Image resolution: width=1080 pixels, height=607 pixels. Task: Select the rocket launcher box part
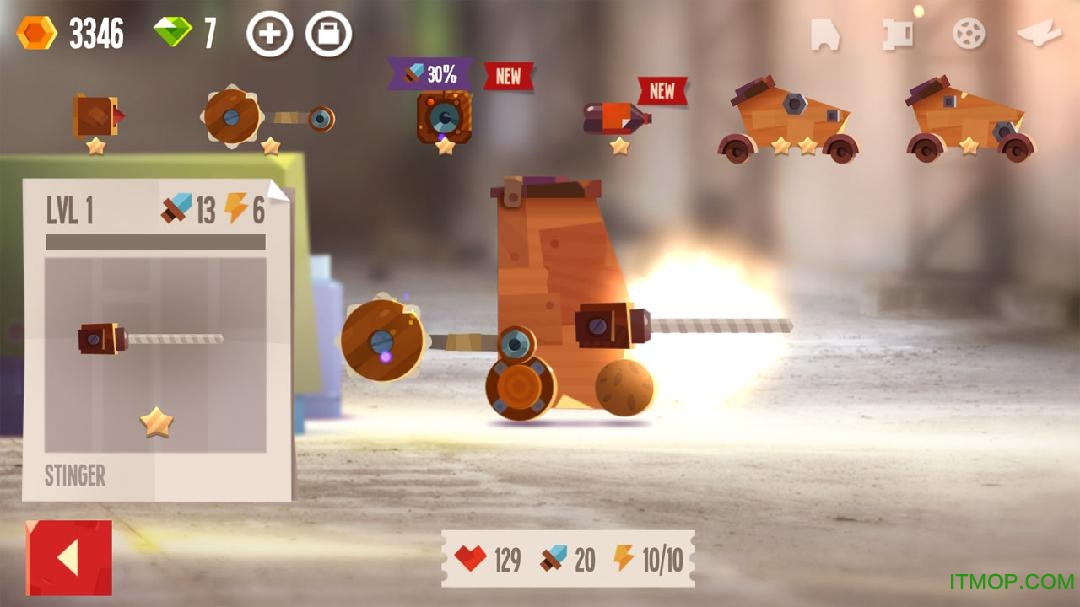pos(96,117)
